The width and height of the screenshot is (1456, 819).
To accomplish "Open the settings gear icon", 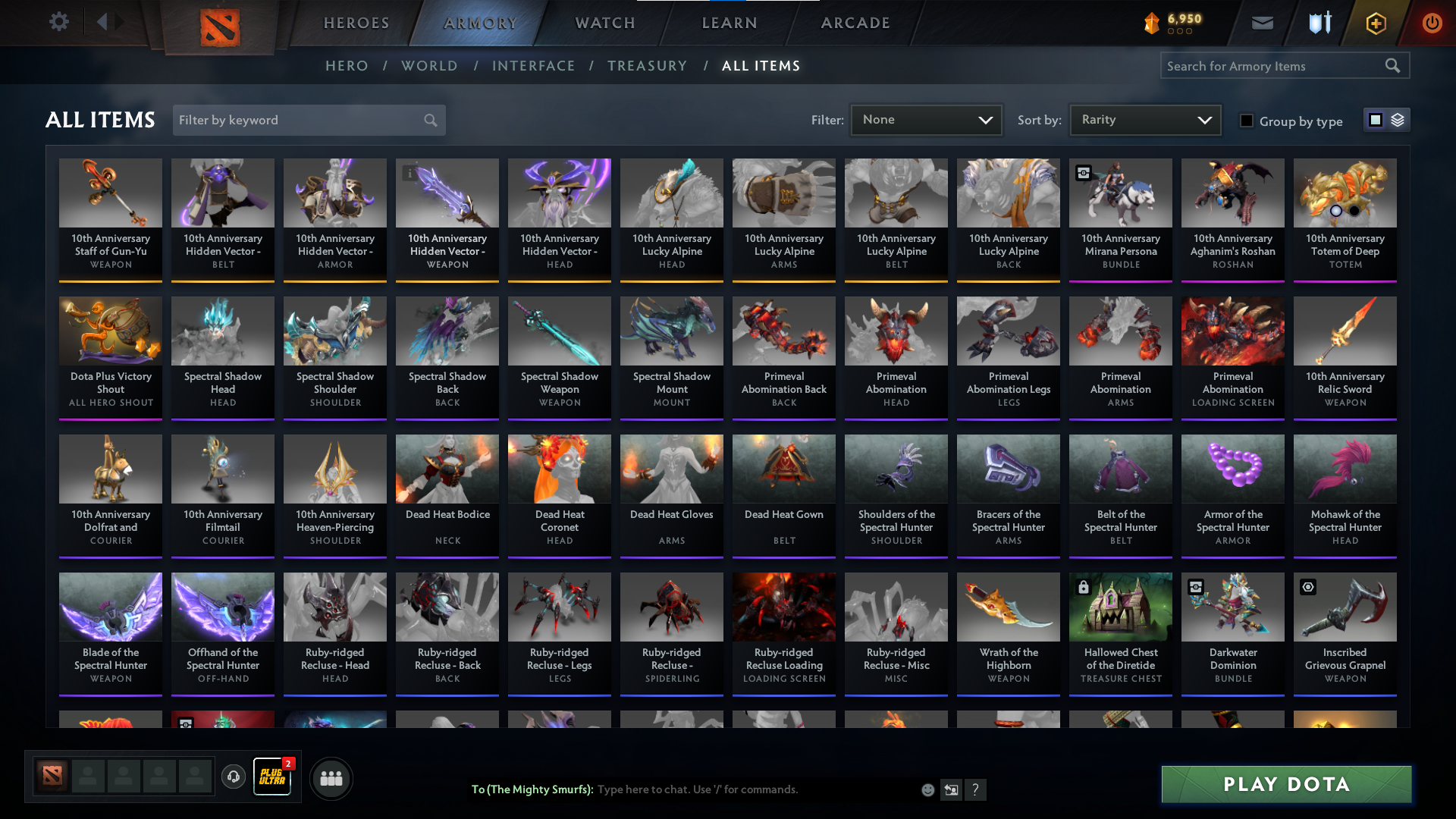I will point(59,22).
